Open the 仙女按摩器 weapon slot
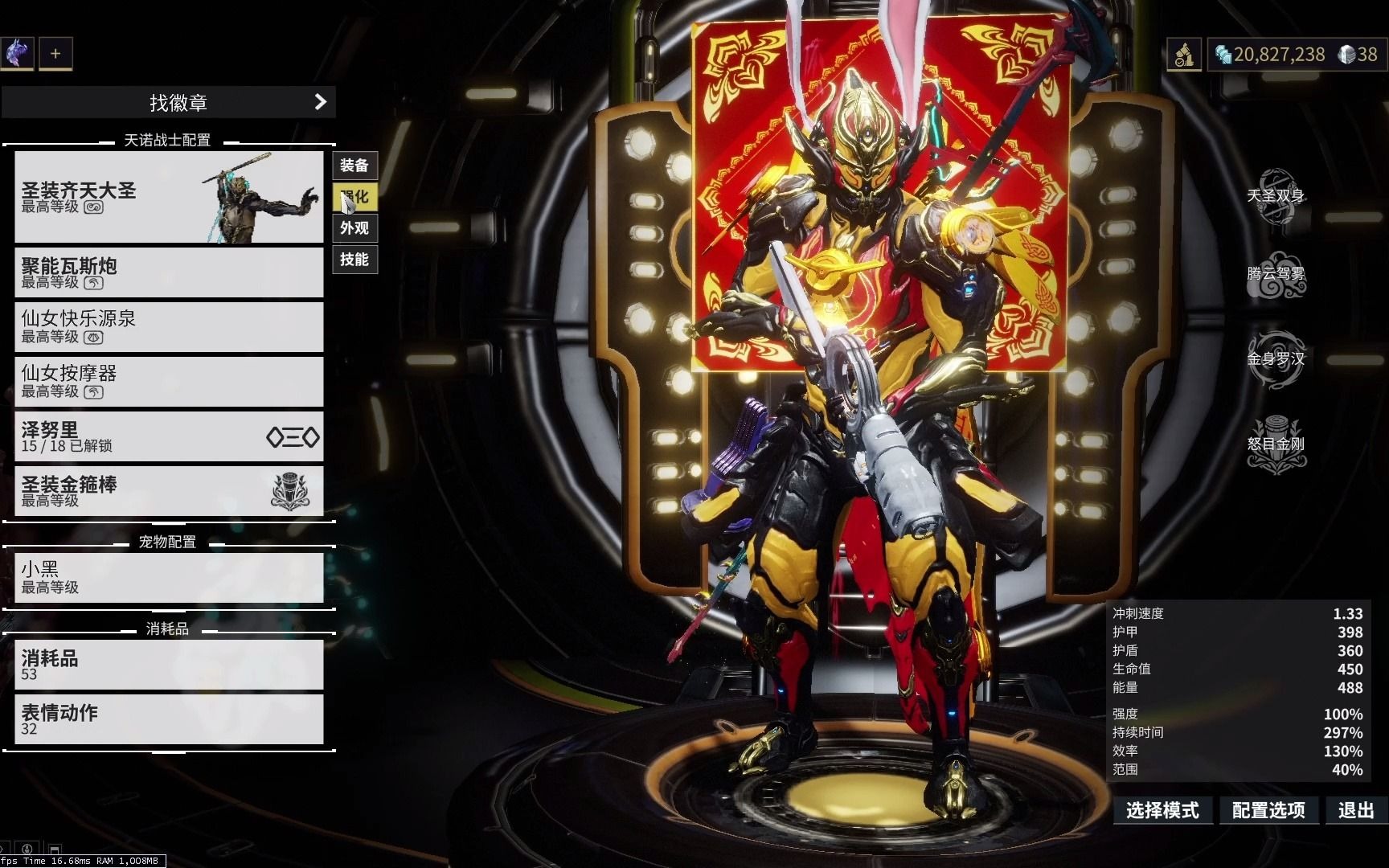The image size is (1389, 868). click(169, 381)
